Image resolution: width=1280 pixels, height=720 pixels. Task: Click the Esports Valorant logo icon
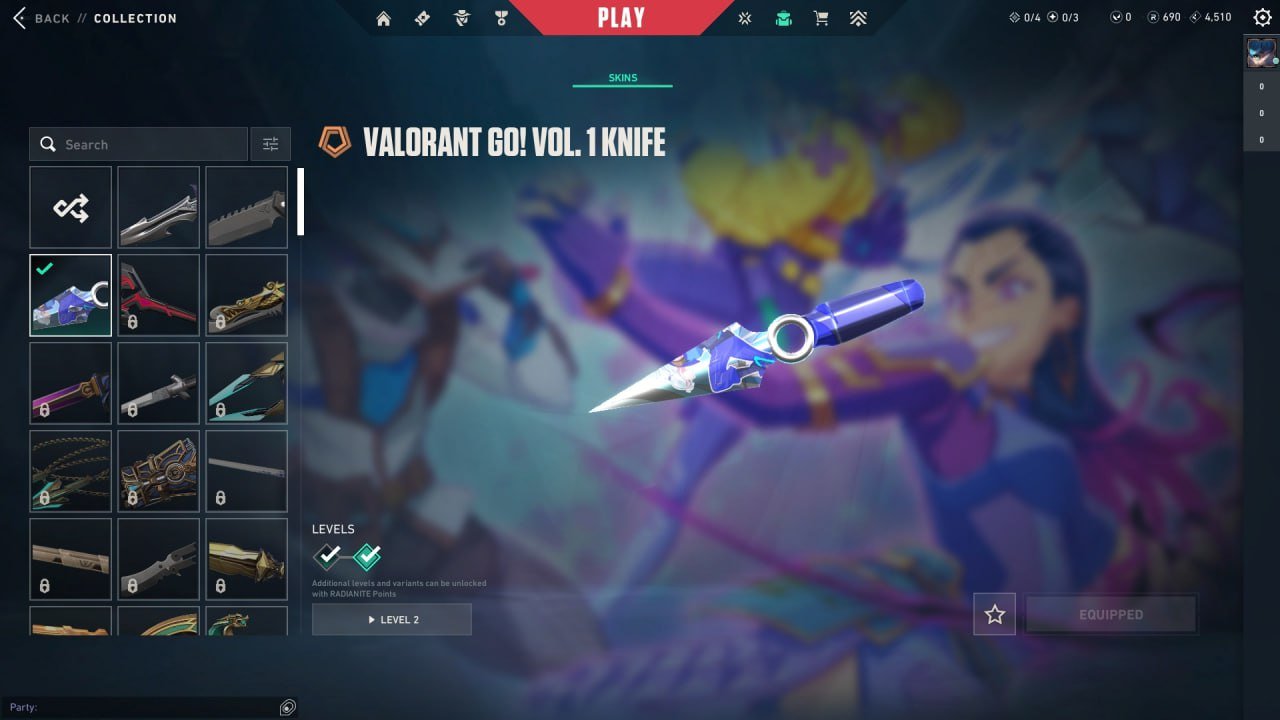tap(744, 17)
